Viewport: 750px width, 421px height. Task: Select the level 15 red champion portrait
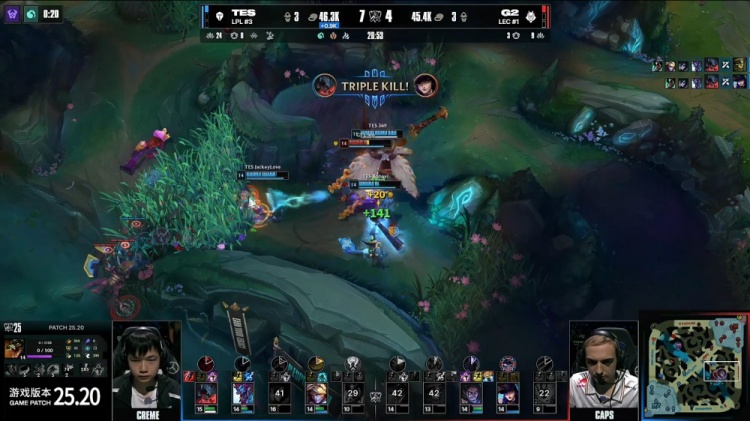coord(209,392)
